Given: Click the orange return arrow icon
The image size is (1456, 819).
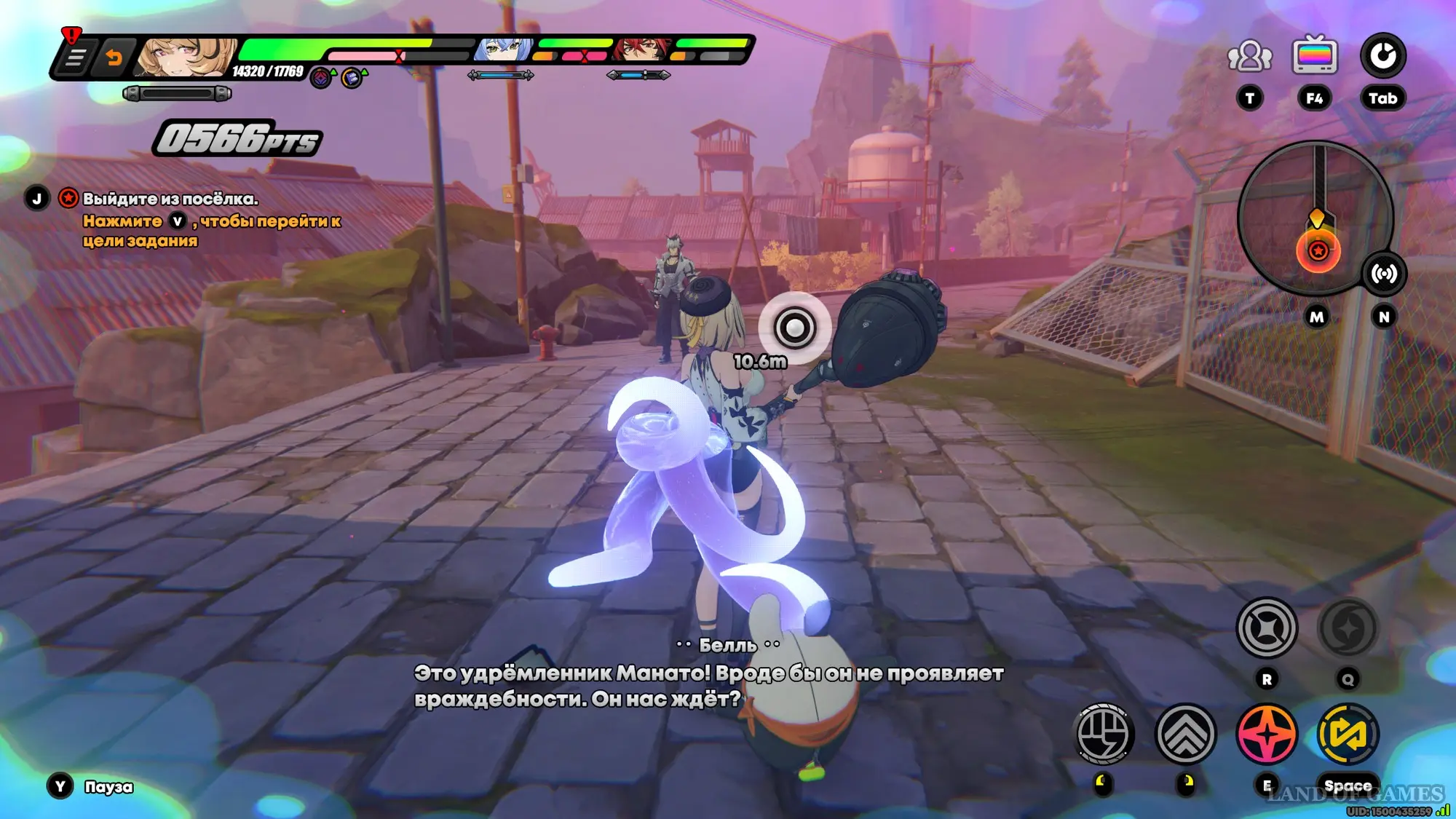Looking at the screenshot, I should pos(114,58).
